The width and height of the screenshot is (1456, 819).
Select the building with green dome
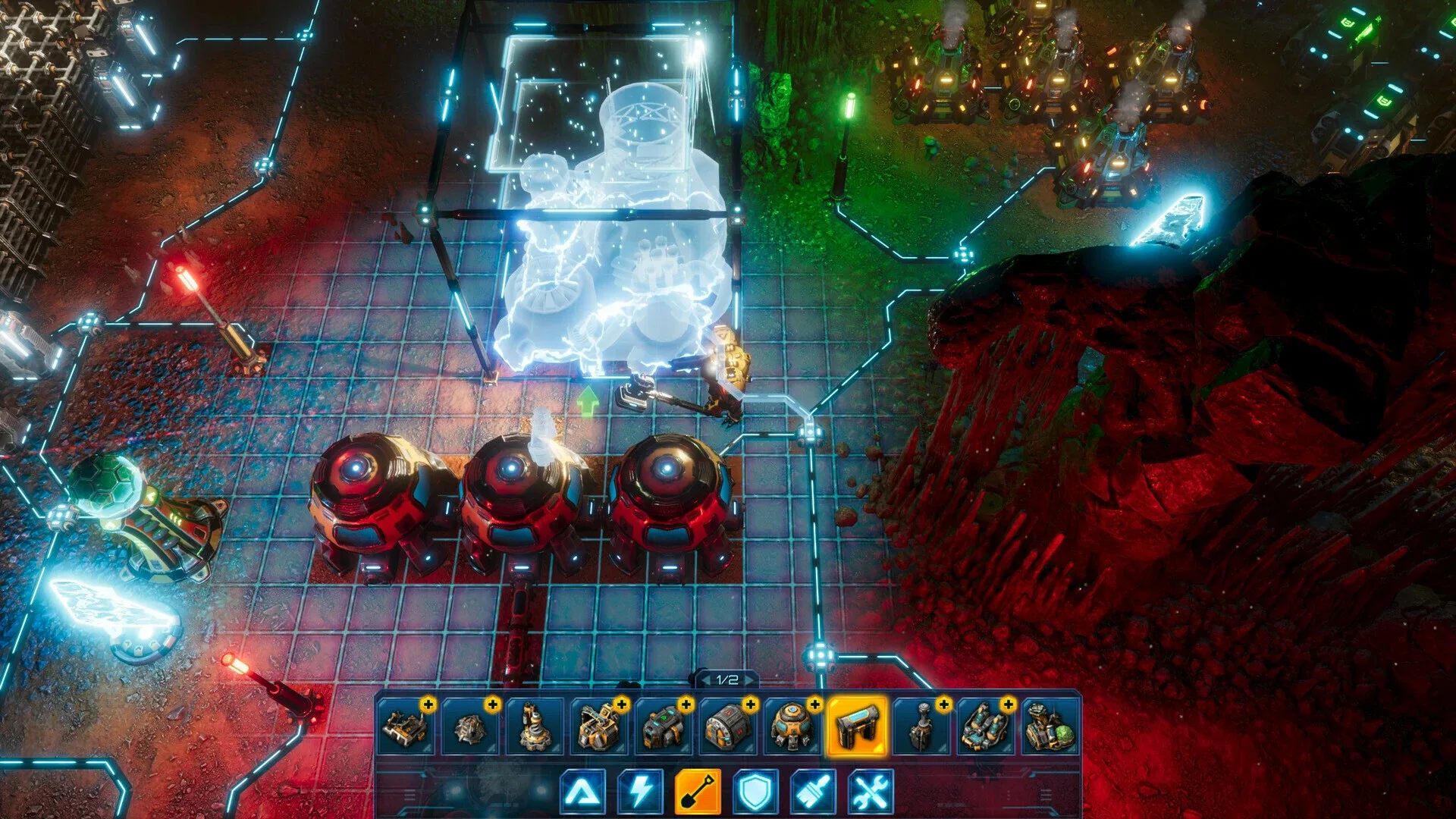point(1050,726)
